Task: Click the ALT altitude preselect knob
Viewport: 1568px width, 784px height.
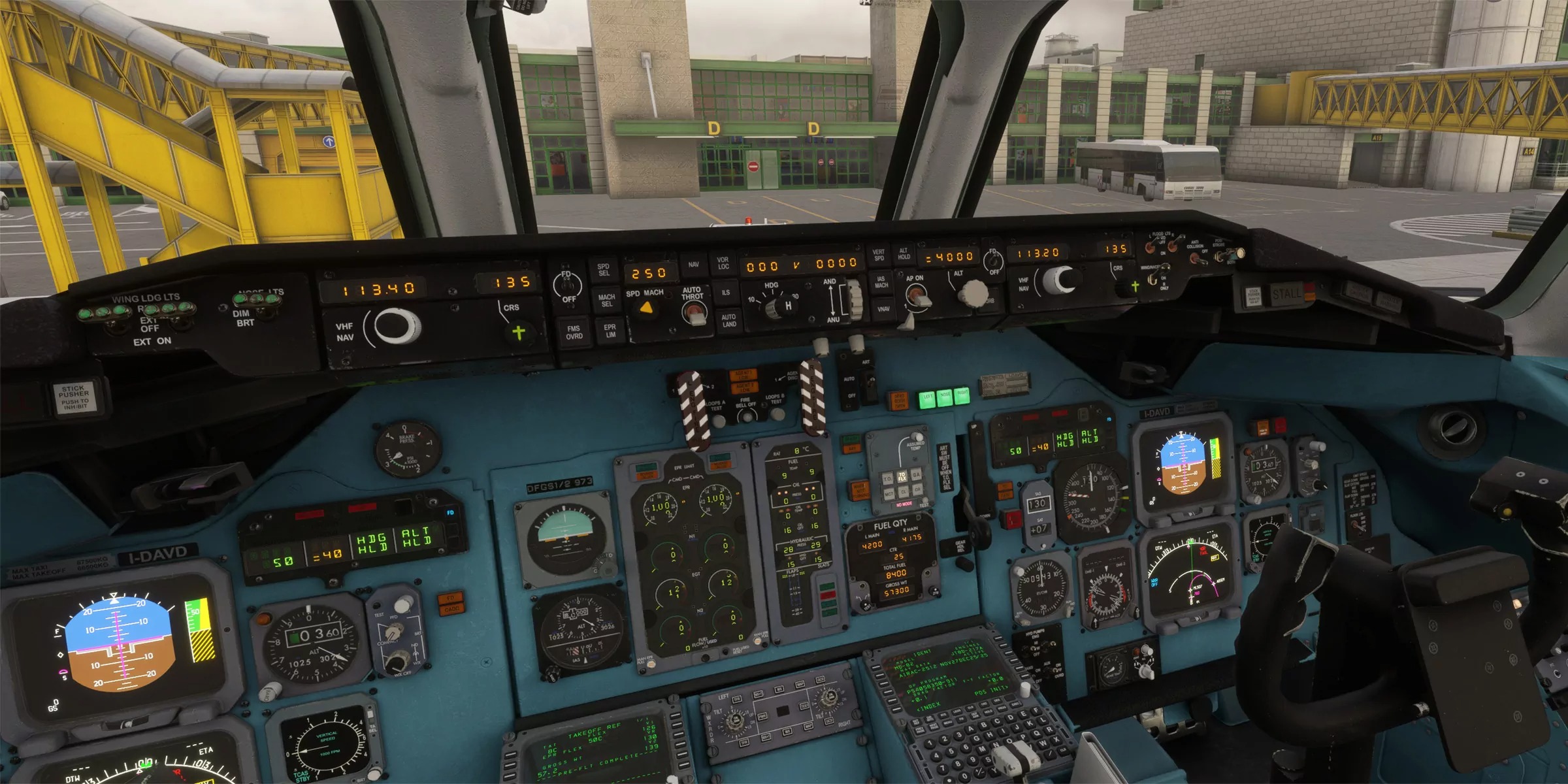Action: [973, 293]
